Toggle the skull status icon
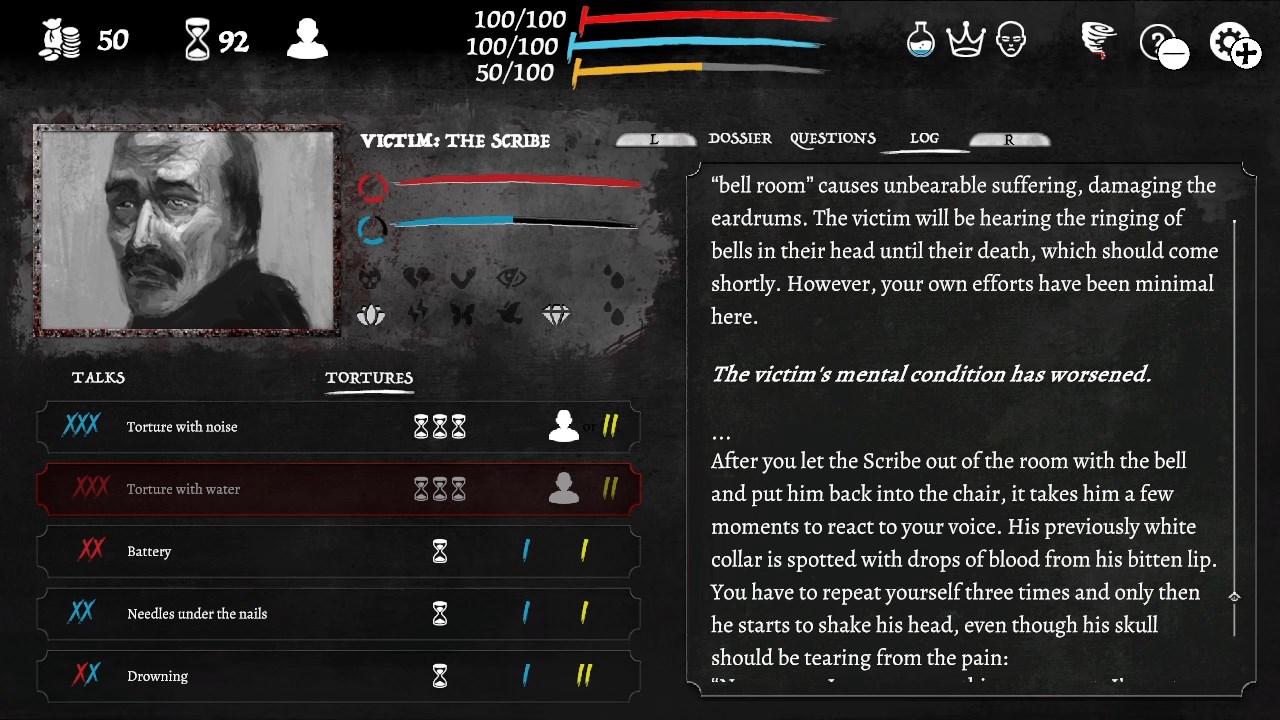 pos(371,279)
